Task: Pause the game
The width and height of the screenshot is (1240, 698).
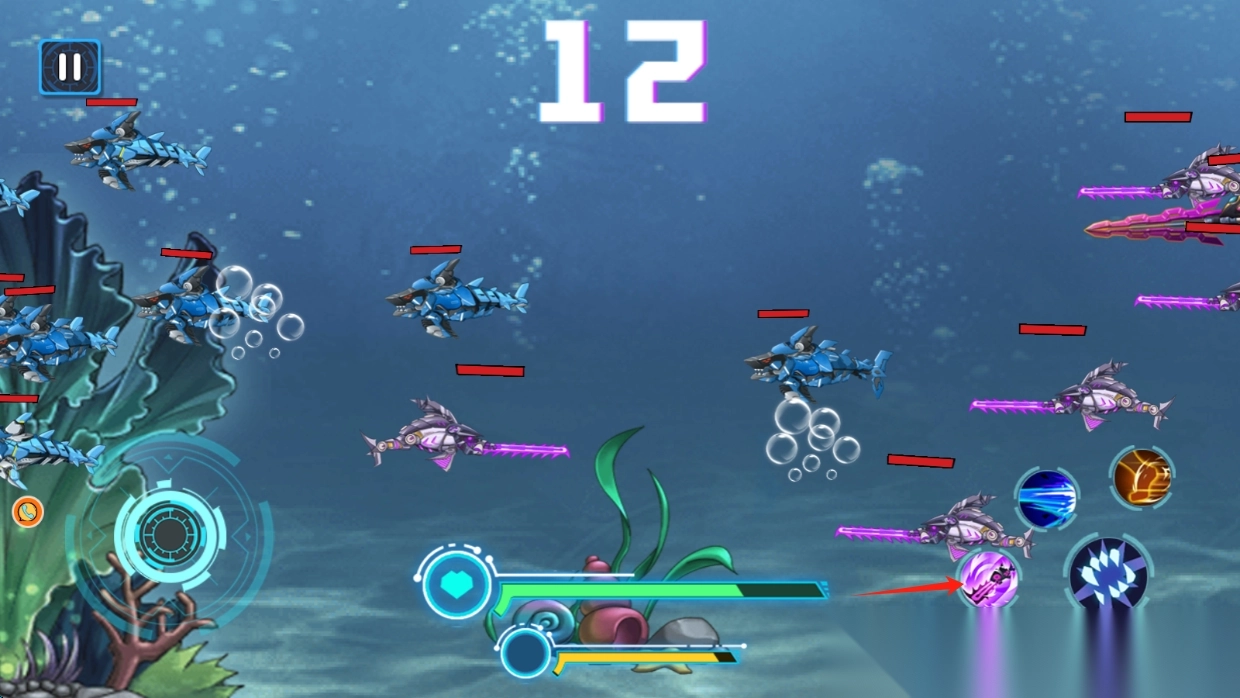Action: (x=69, y=67)
